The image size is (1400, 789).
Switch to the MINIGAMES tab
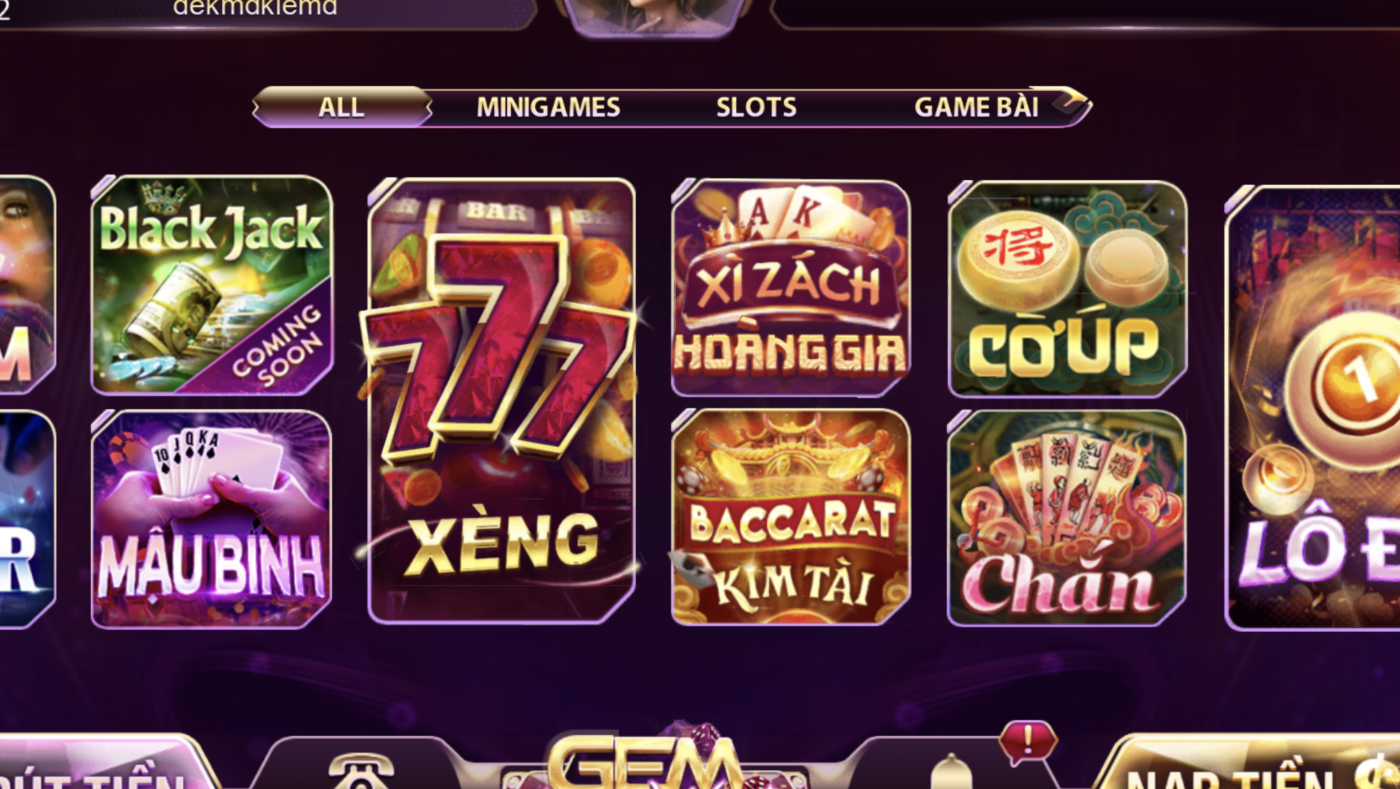[548, 107]
